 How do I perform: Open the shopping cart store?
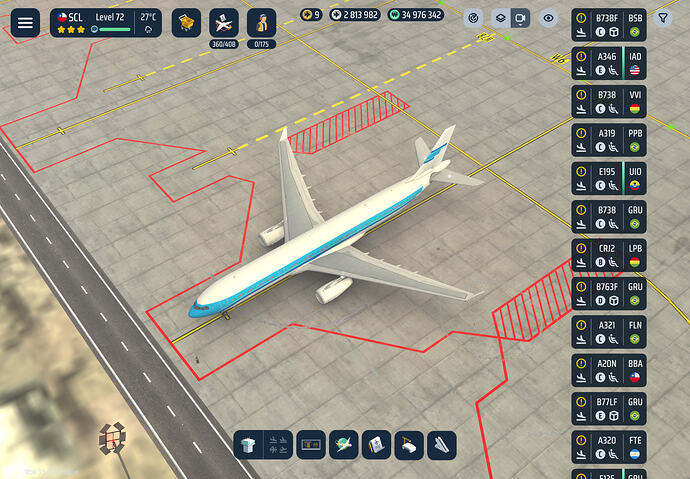pos(186,22)
